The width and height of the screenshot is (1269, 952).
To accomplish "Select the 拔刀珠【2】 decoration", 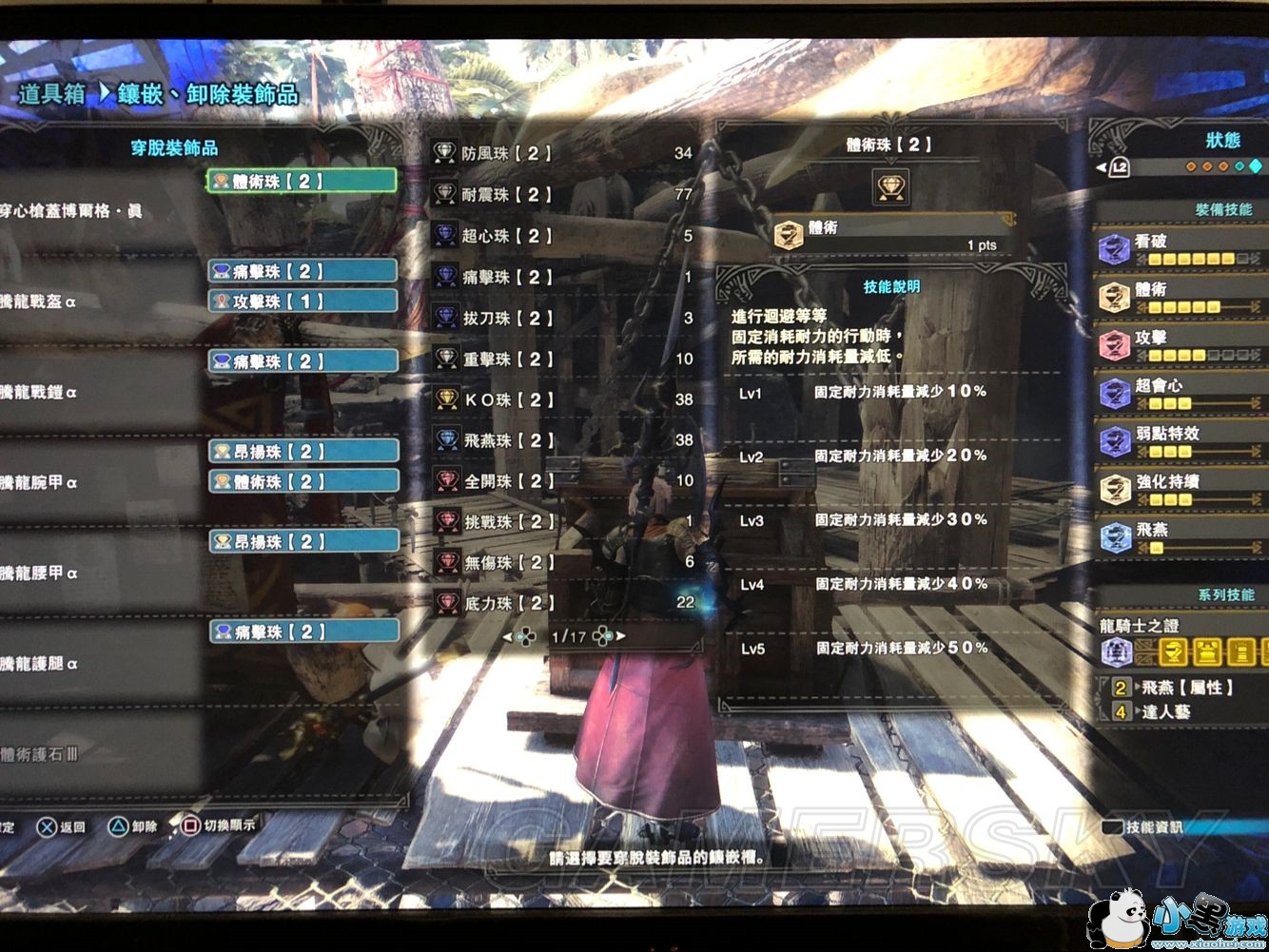I will 506,319.
